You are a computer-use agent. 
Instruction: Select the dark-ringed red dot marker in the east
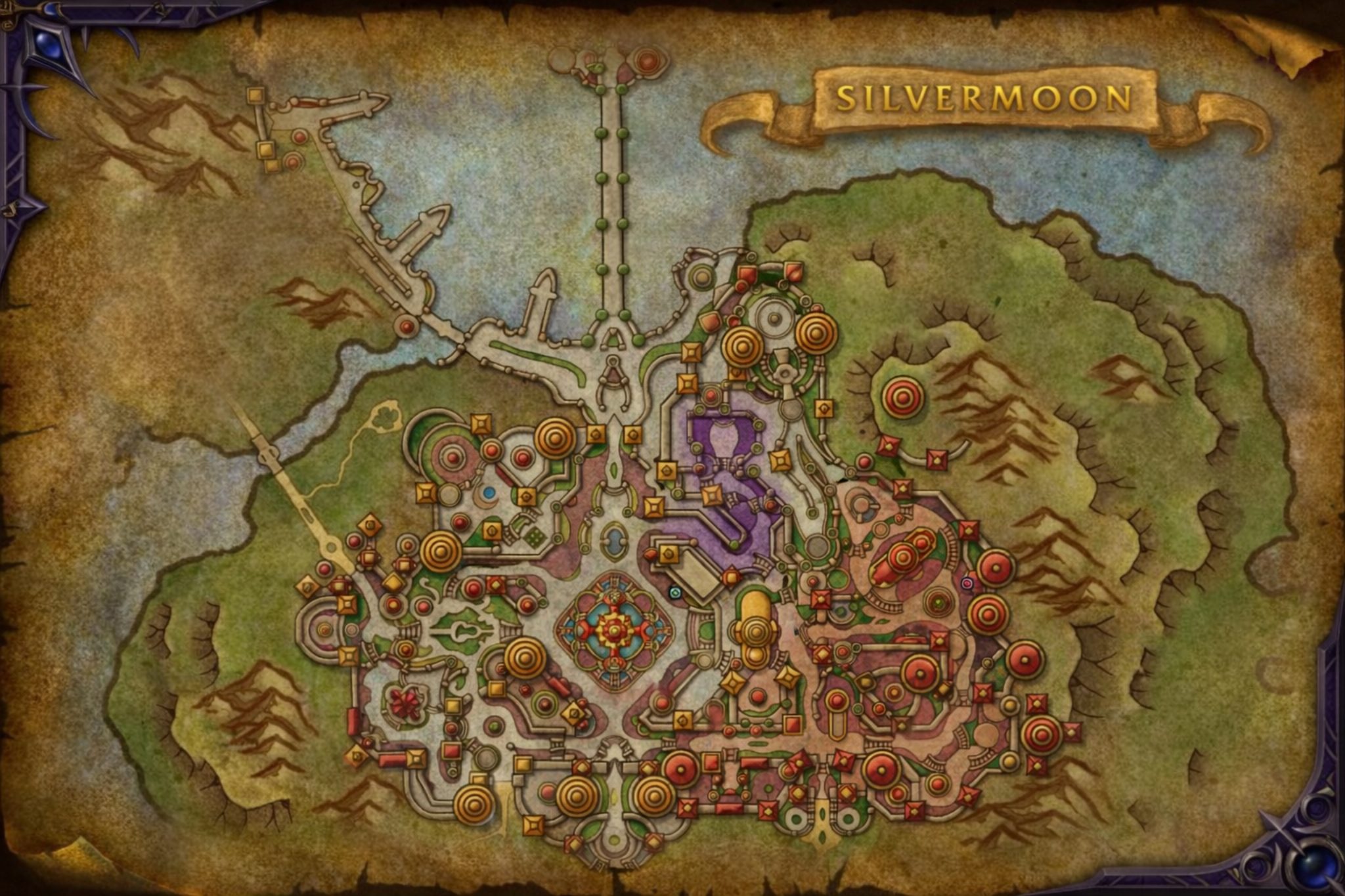coord(967,582)
